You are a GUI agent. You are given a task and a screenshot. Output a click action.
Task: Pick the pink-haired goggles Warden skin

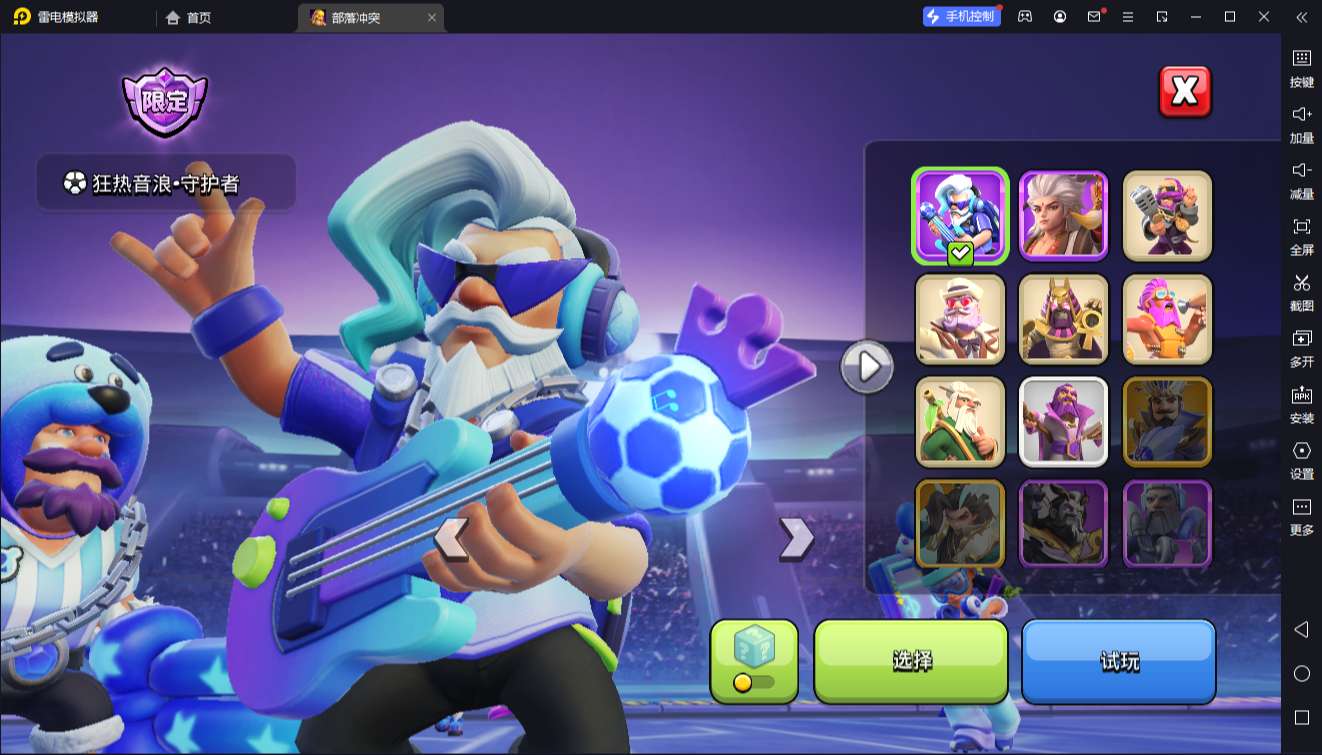1167,319
